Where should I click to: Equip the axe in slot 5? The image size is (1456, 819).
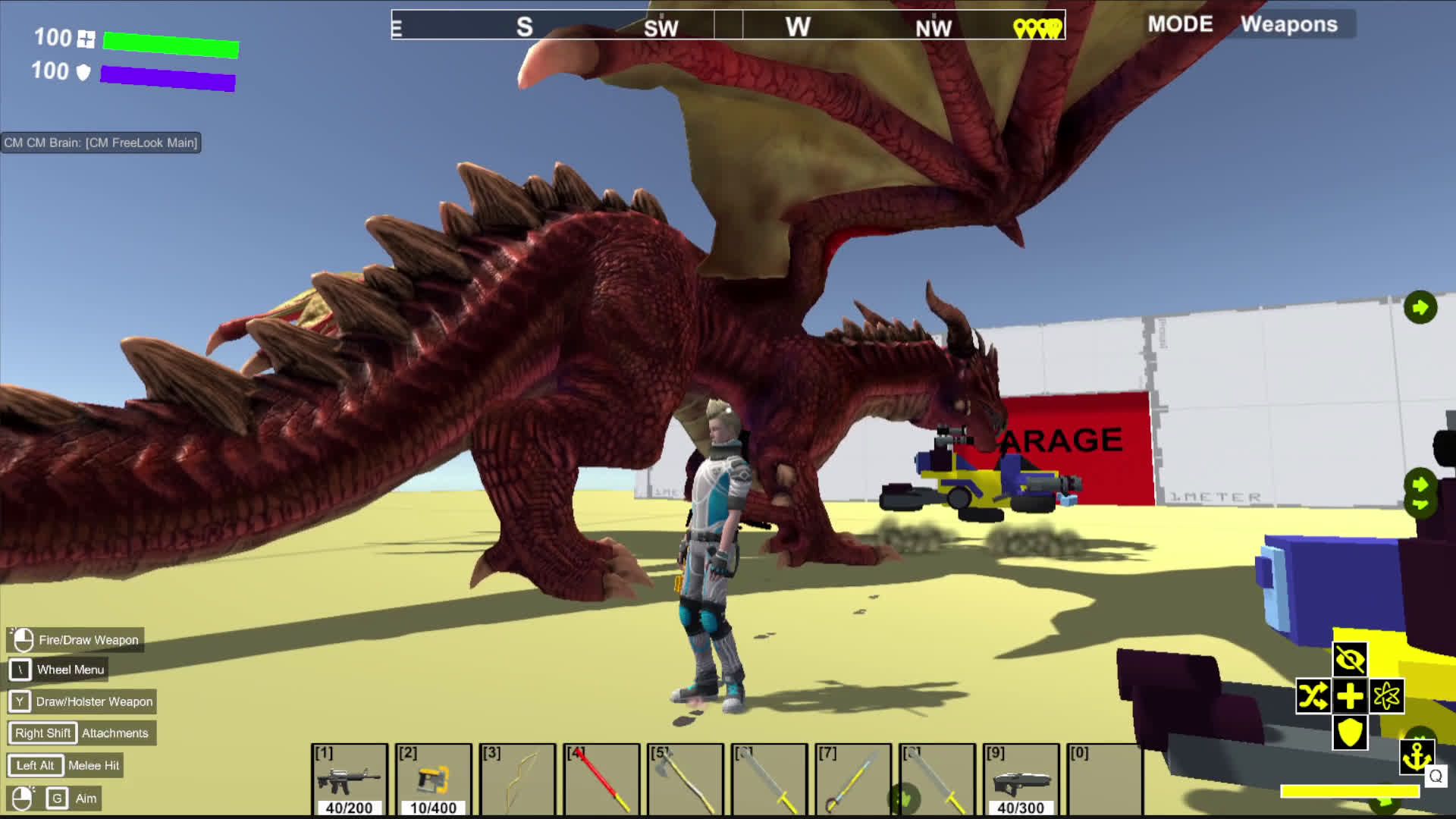coord(686,780)
